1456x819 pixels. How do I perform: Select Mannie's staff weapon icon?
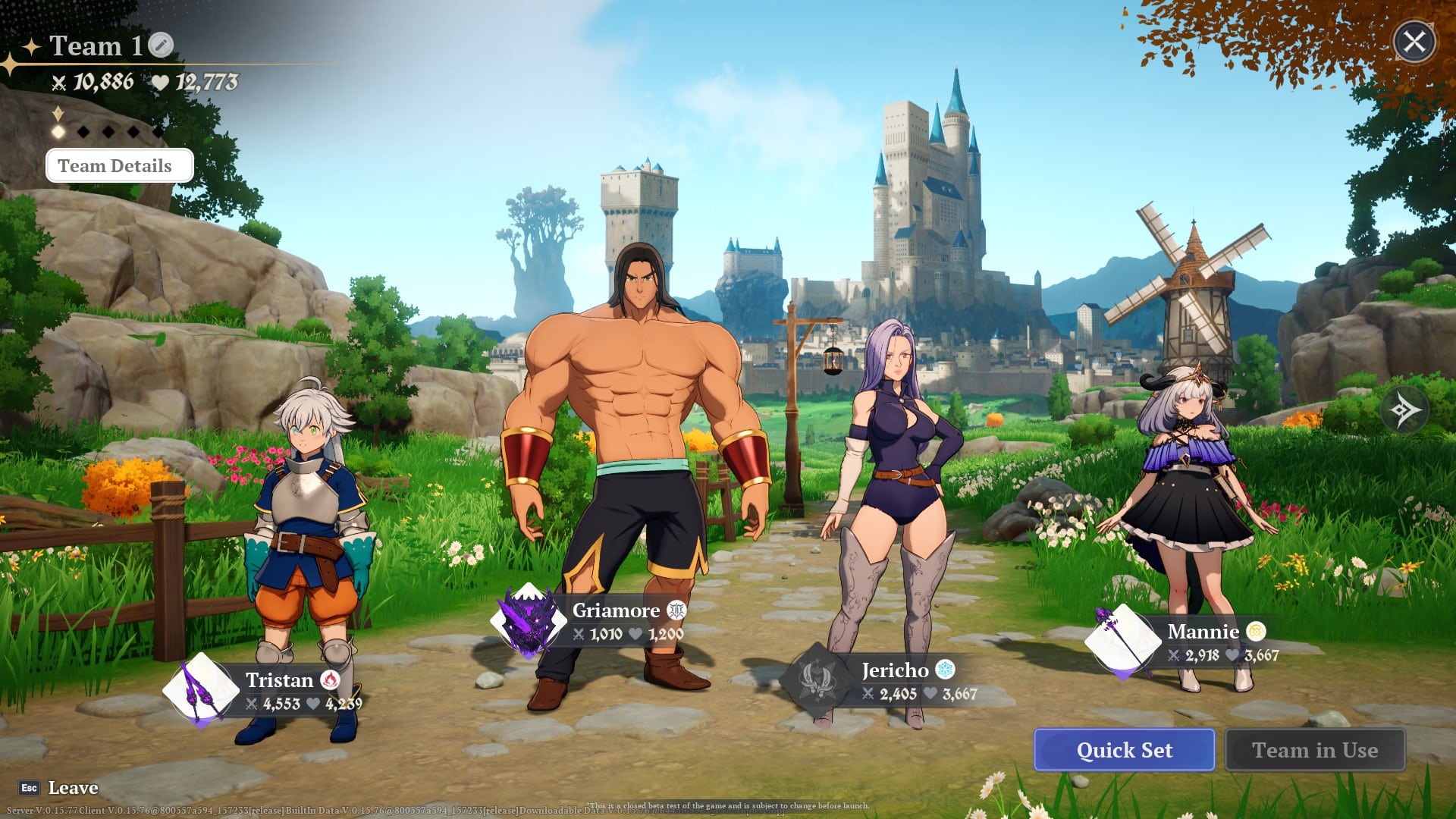click(1123, 641)
